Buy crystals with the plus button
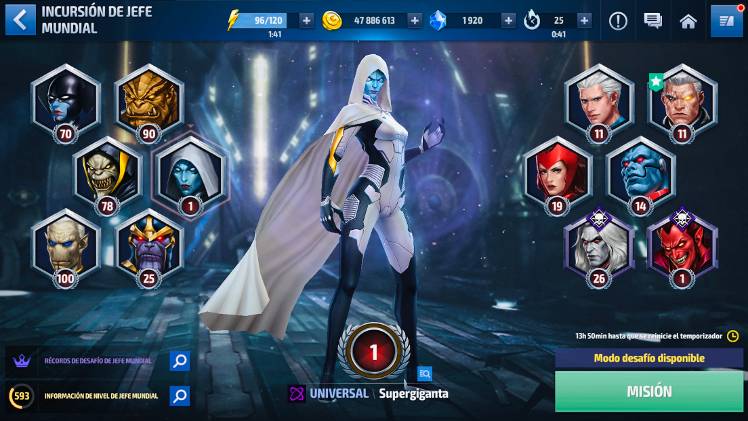The image size is (748, 421). (508, 20)
